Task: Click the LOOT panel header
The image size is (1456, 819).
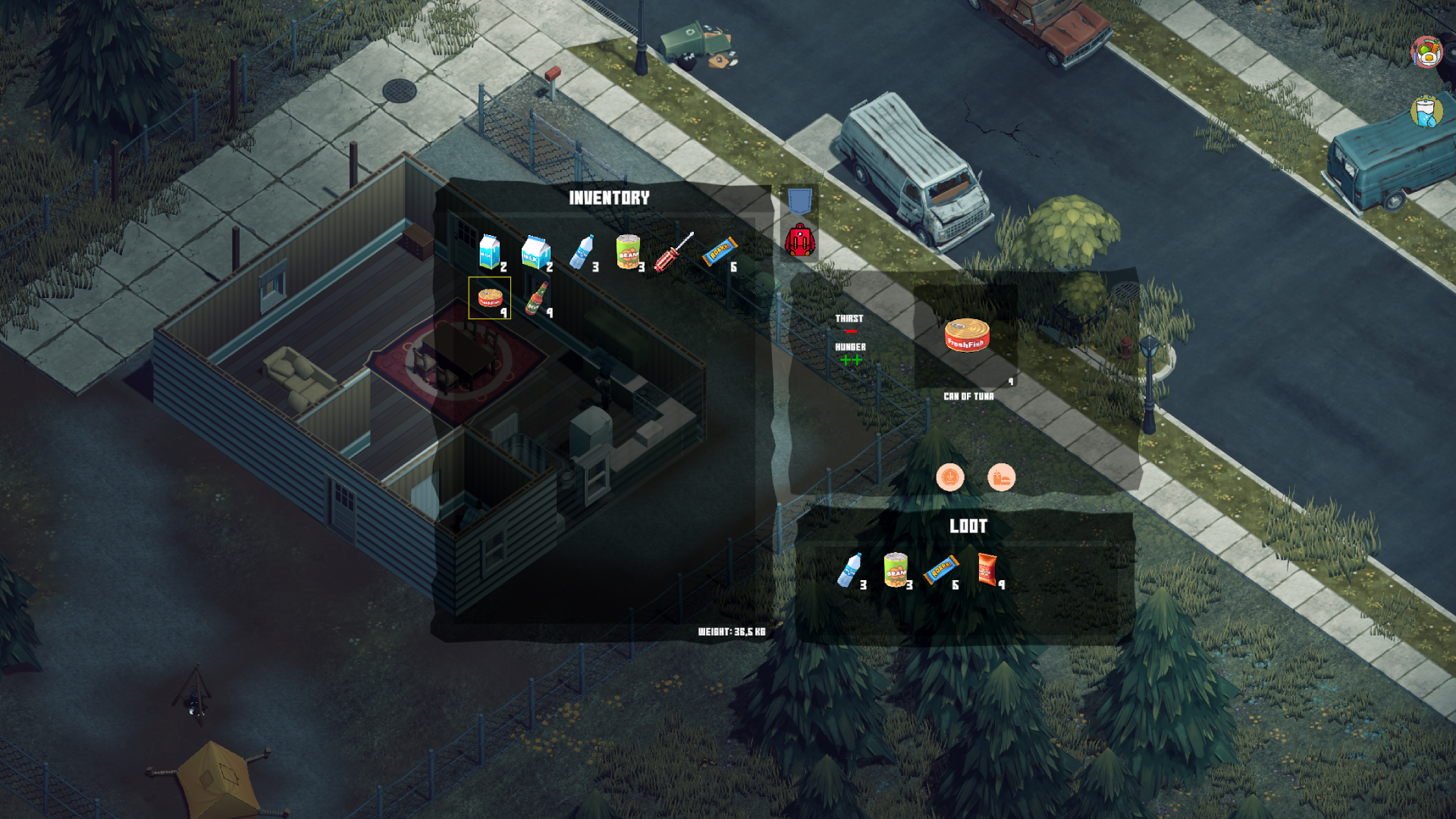Action: [969, 525]
